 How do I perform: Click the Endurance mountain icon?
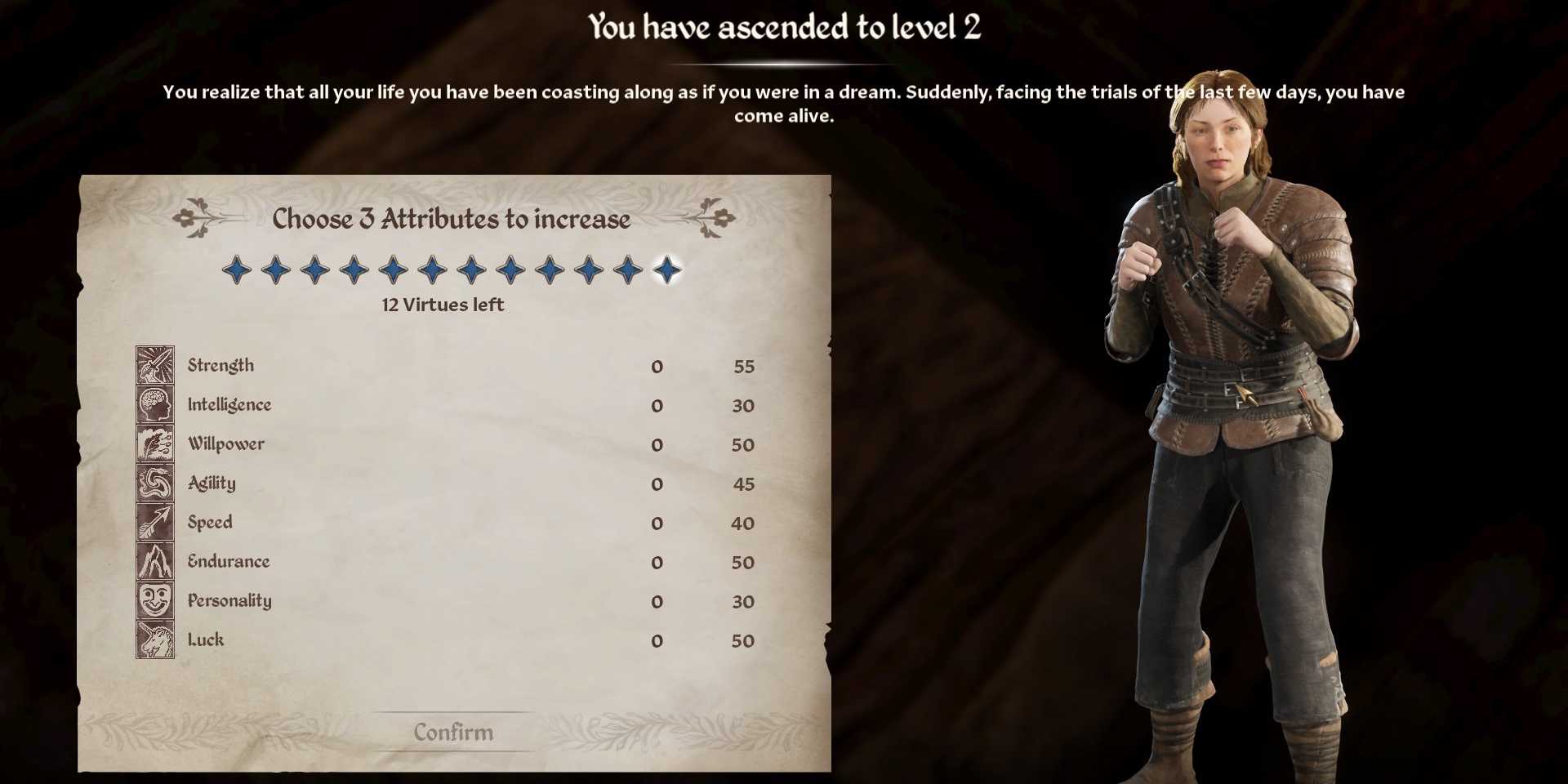[x=155, y=562]
